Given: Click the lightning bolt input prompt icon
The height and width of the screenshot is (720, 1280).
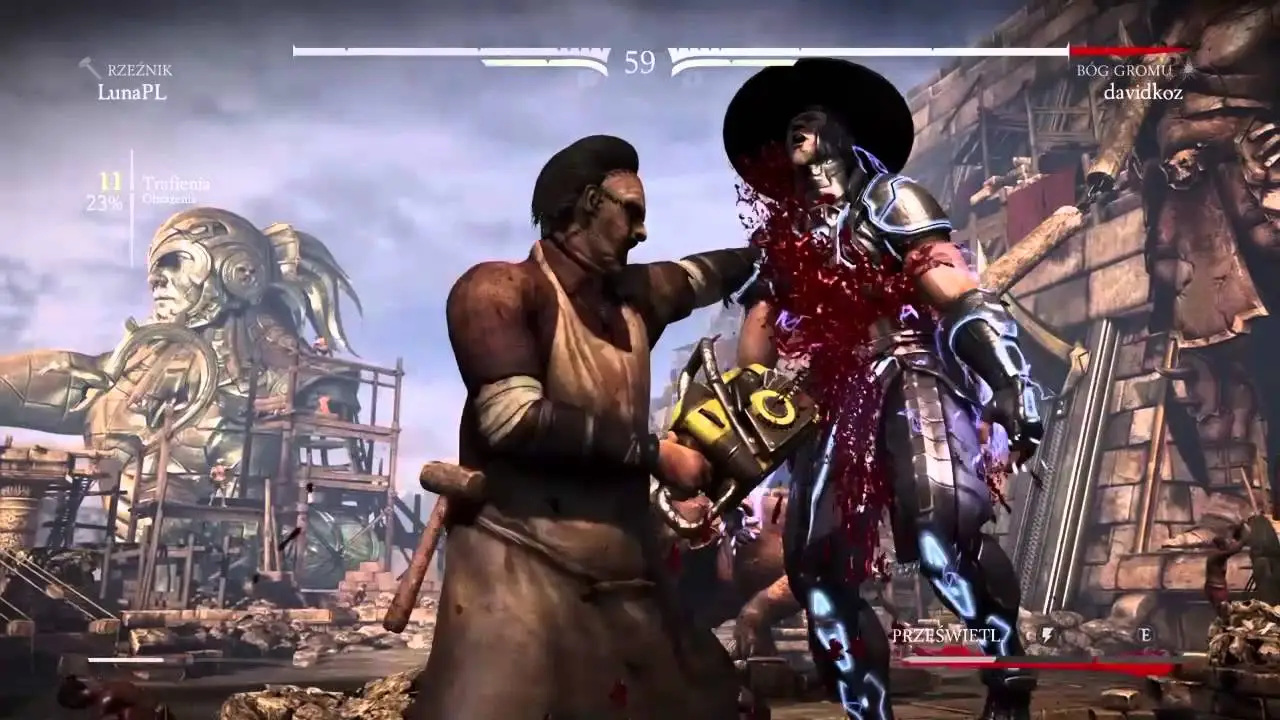Looking at the screenshot, I should coord(1048,634).
